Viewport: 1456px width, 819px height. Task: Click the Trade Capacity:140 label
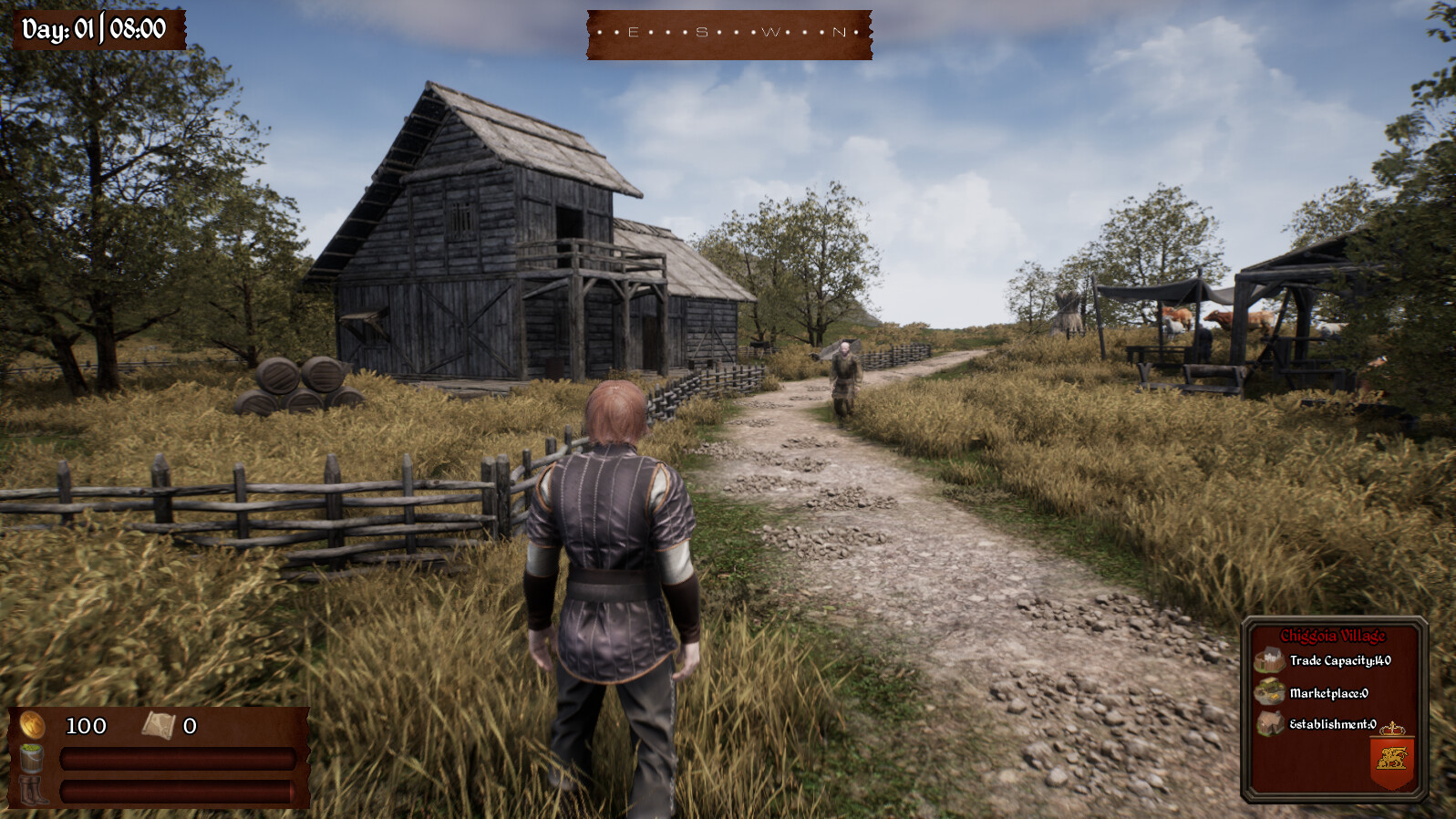1340,660
